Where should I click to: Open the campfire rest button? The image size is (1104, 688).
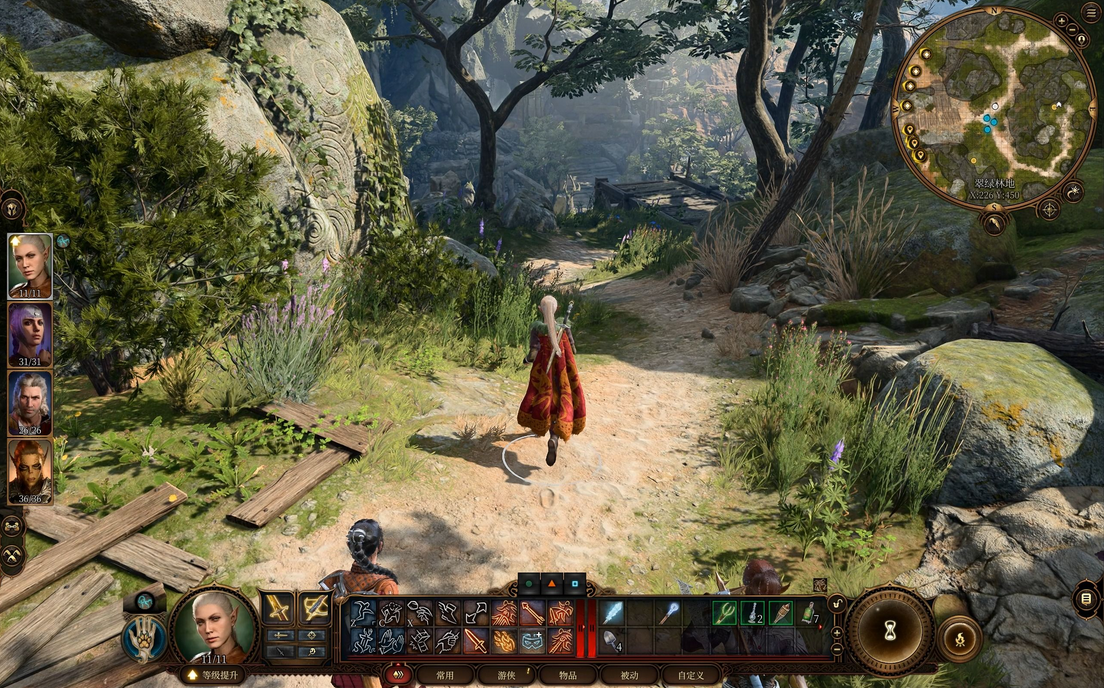(958, 638)
